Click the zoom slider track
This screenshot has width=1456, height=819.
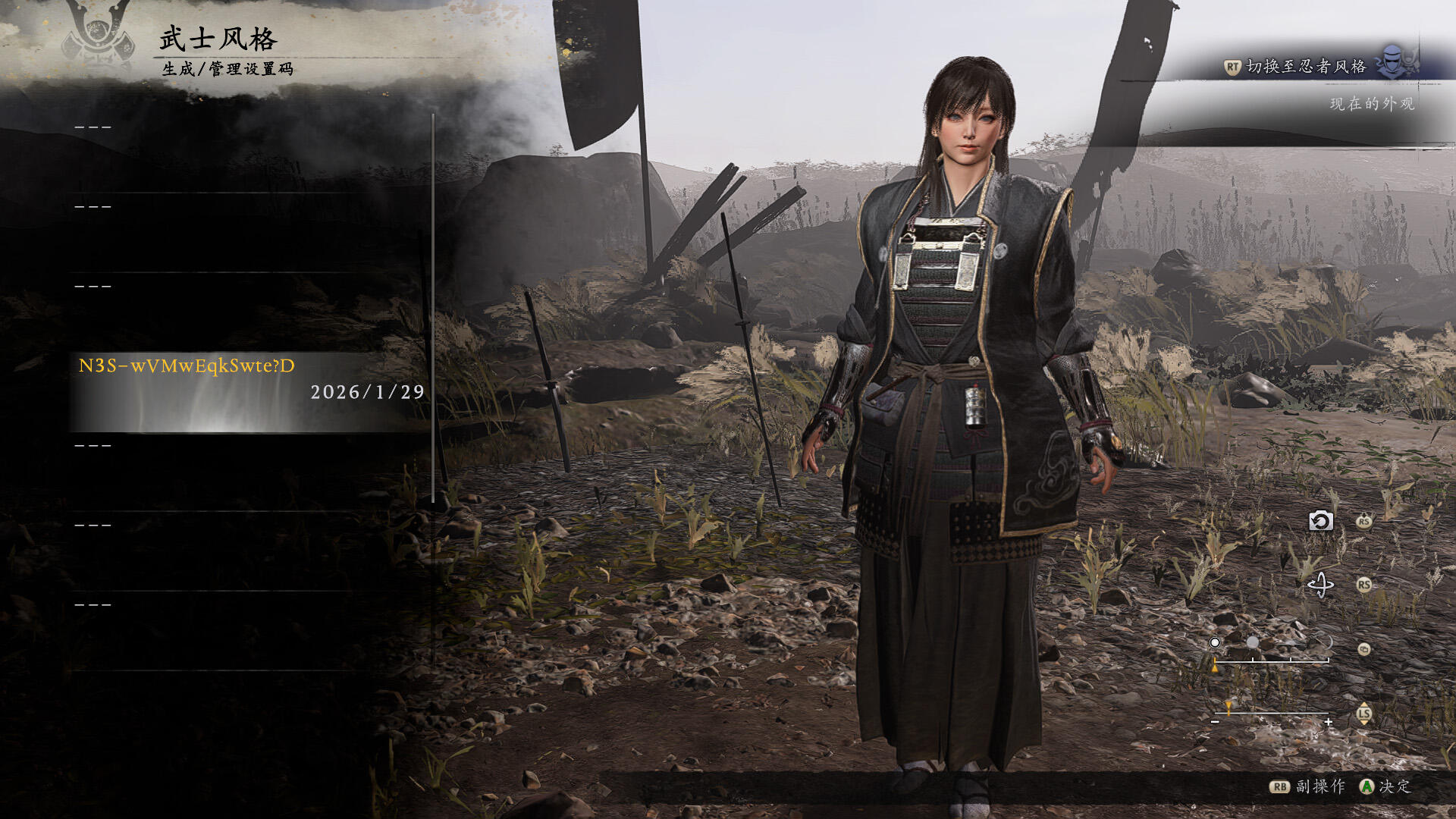[1272, 714]
